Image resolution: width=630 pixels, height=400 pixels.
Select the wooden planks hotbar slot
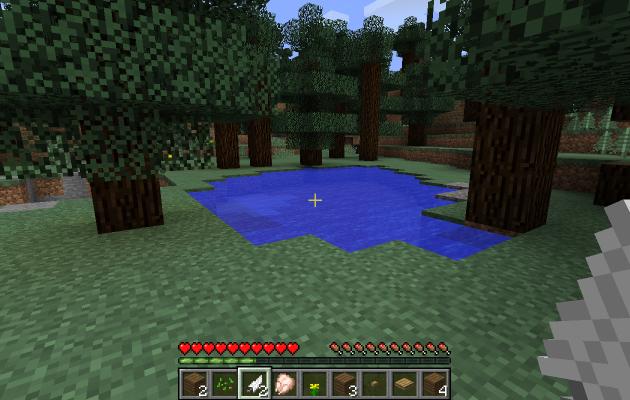(405, 383)
